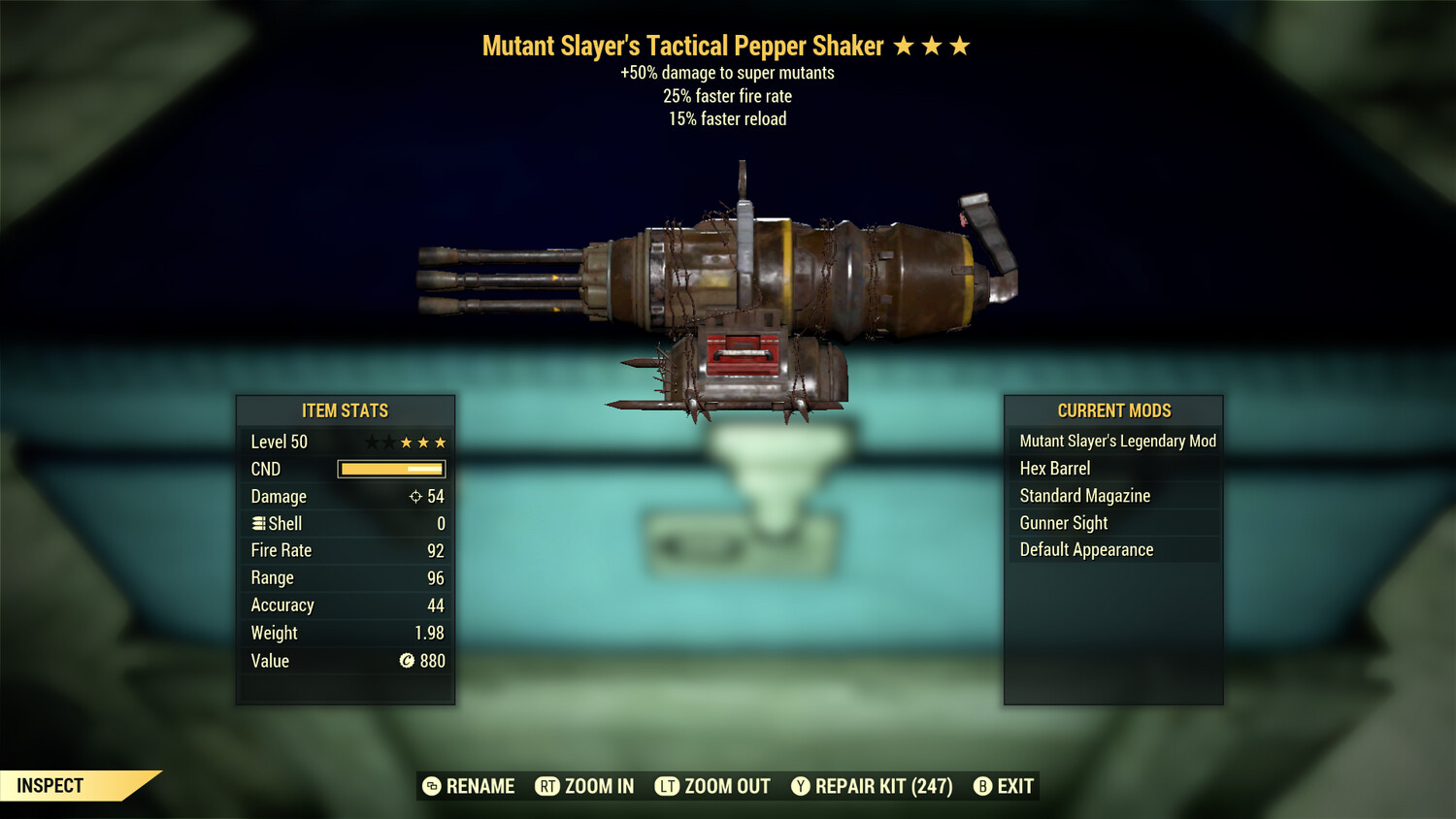The width and height of the screenshot is (1456, 819).
Task: Click the crosshair icon beside Damage stat
Action: click(x=414, y=496)
